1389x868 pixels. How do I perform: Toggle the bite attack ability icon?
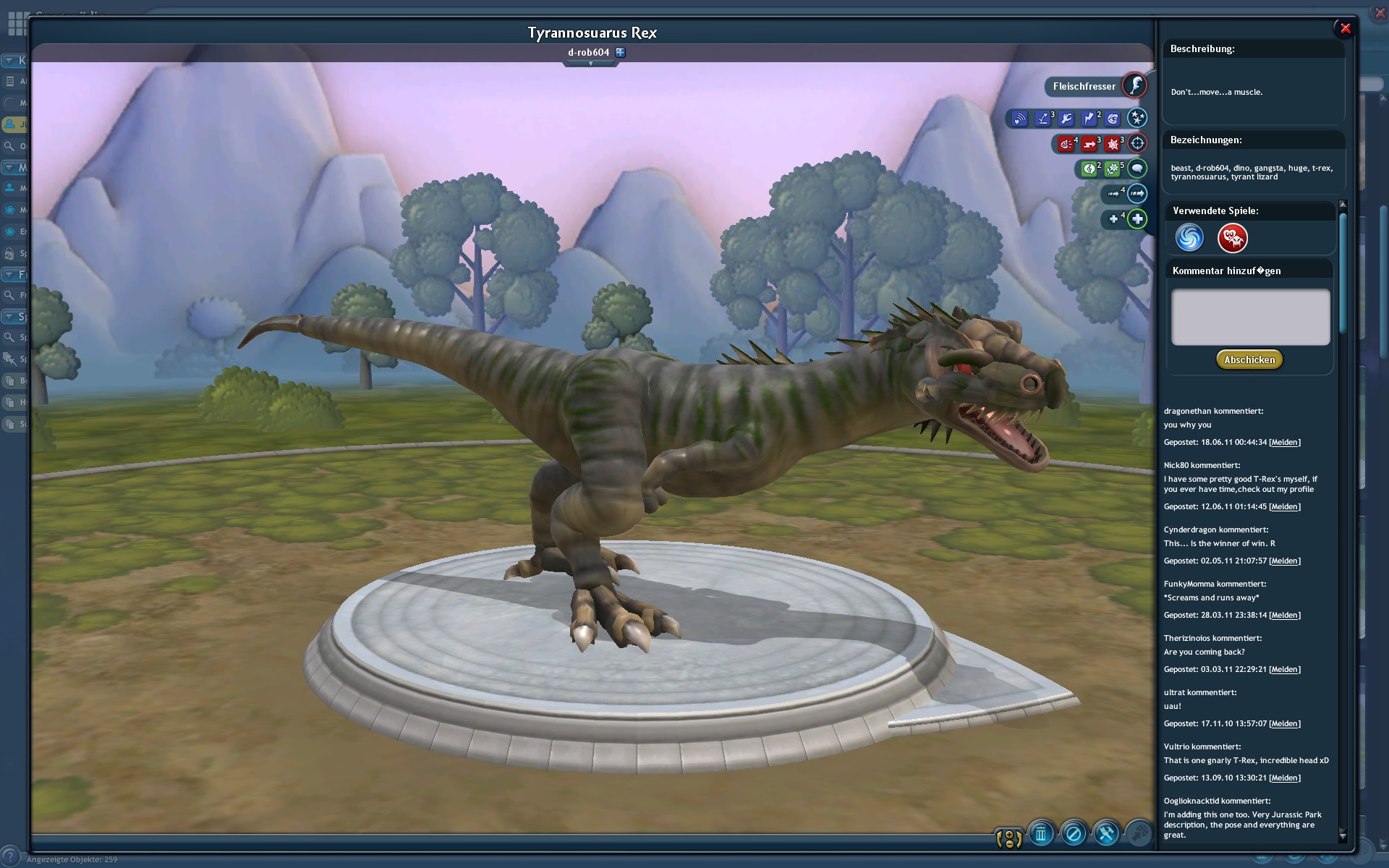pyautogui.click(x=1066, y=144)
